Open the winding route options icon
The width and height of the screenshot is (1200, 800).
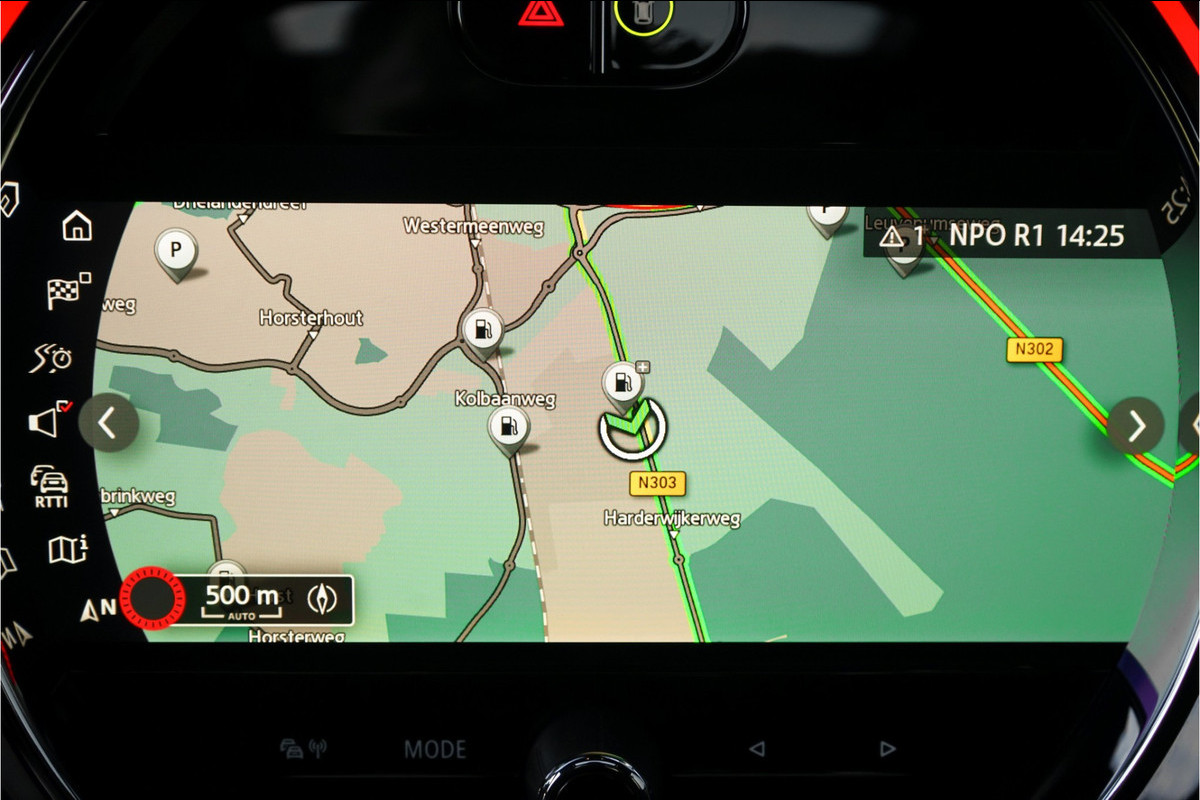click(x=51, y=357)
